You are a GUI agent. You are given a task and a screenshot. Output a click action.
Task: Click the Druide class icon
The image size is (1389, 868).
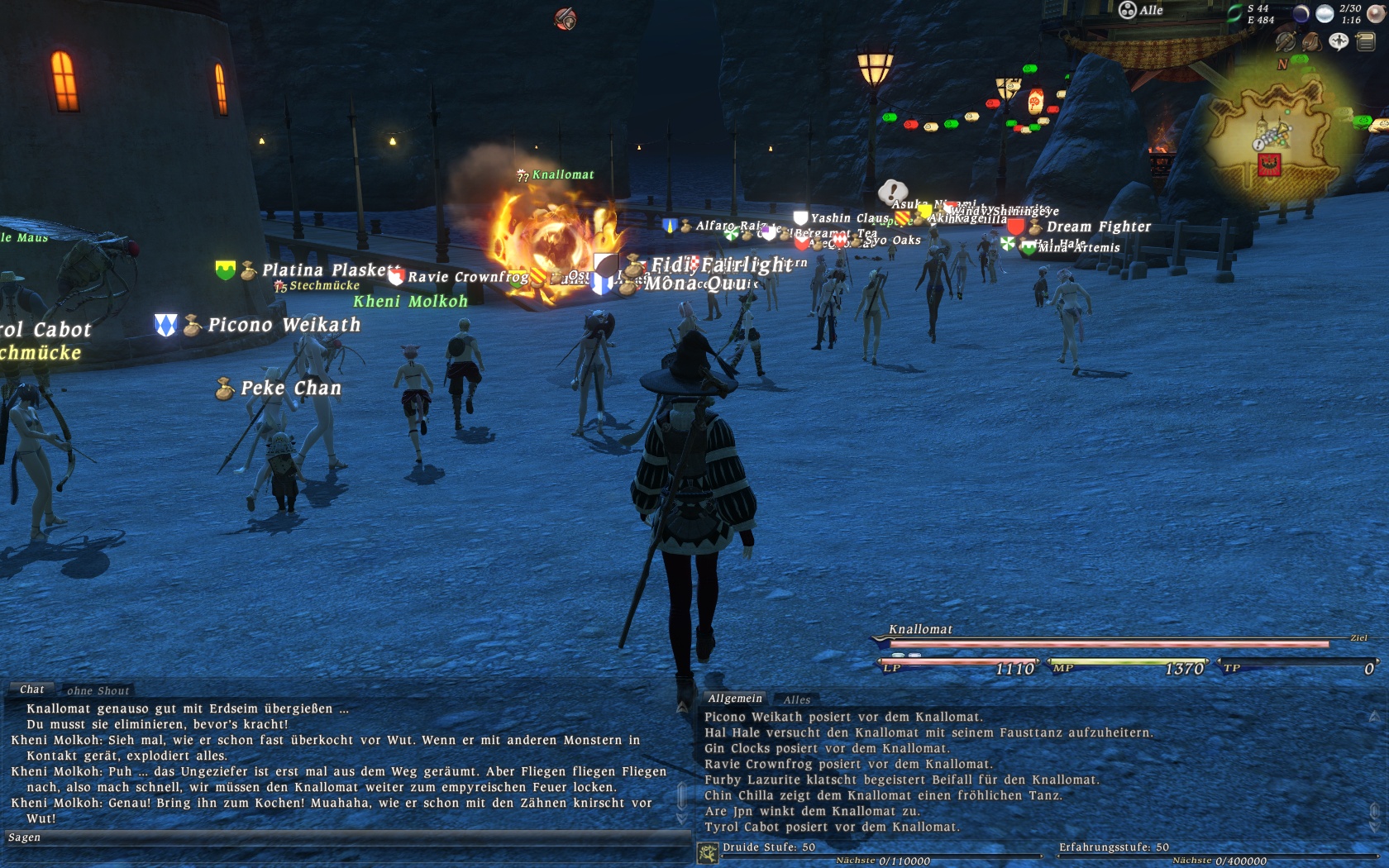[708, 852]
